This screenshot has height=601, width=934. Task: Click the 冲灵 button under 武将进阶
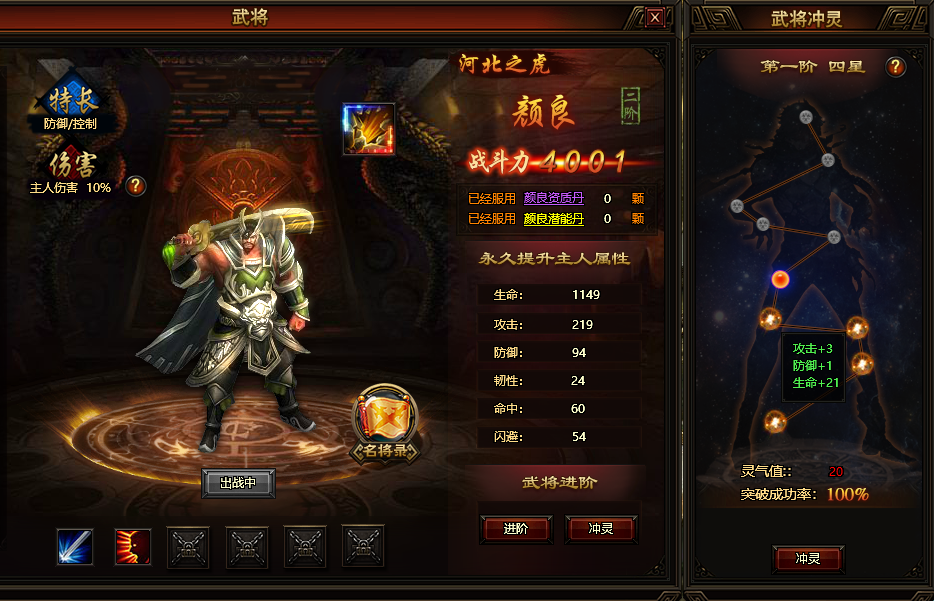(601, 529)
